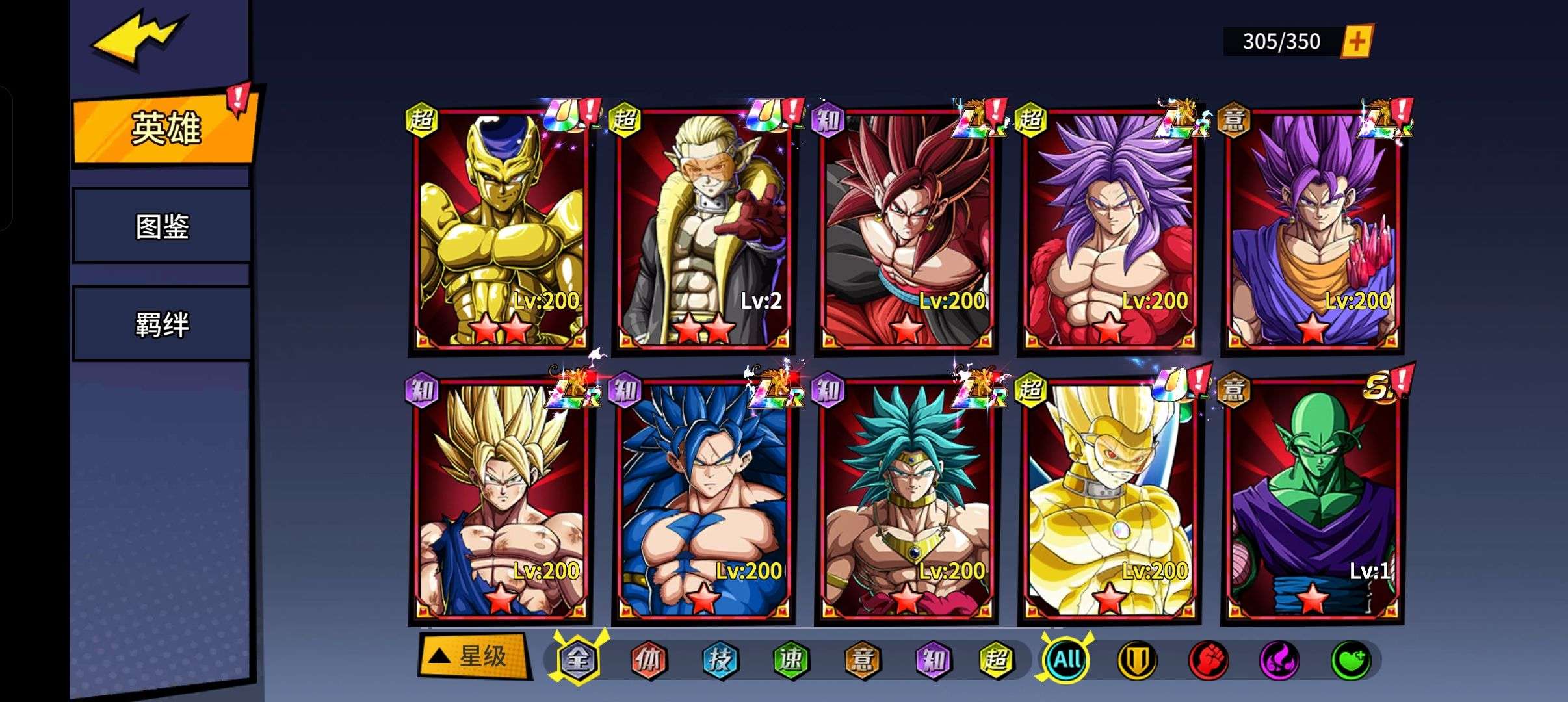
Task: Choose the blond Super Saiyan Goku card
Action: pos(501,500)
